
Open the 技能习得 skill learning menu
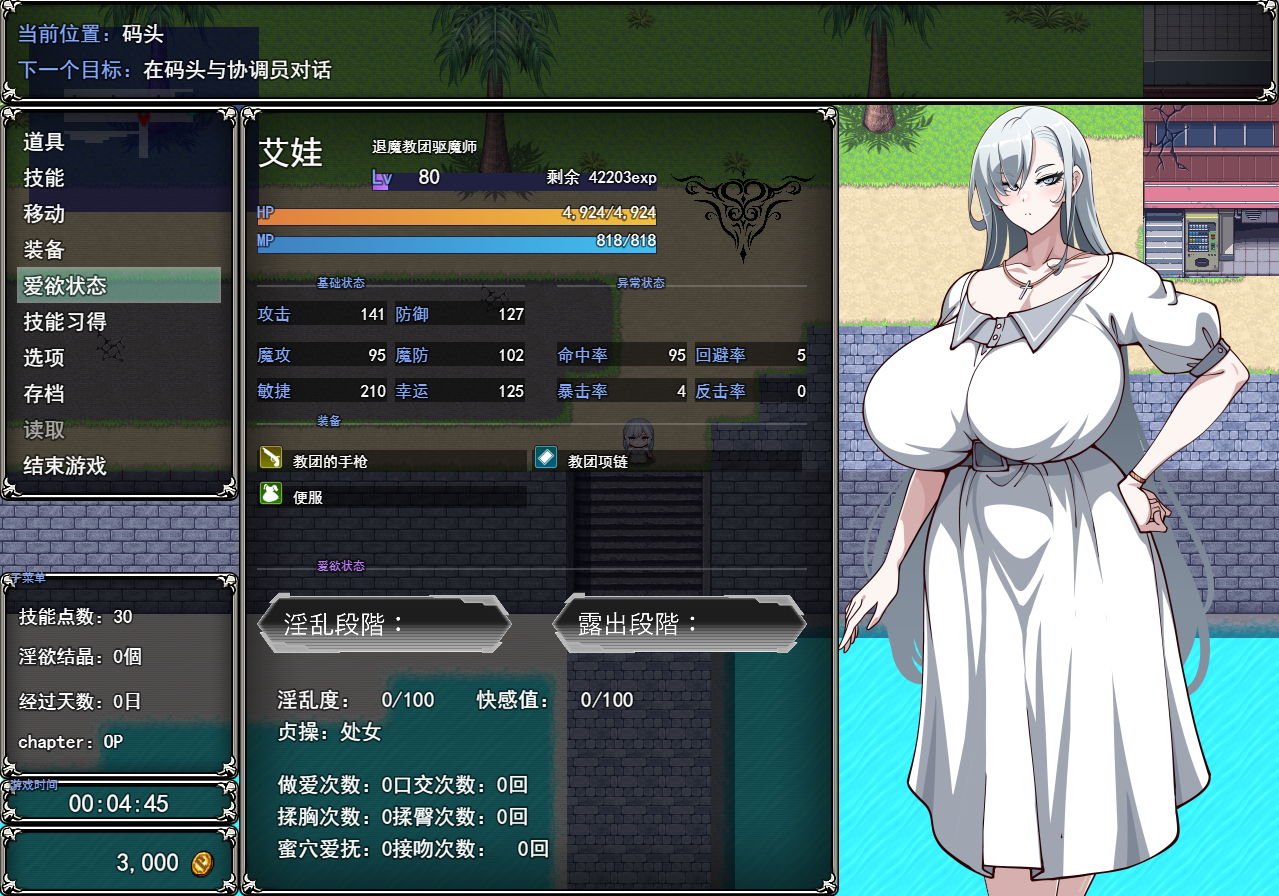[x=65, y=322]
